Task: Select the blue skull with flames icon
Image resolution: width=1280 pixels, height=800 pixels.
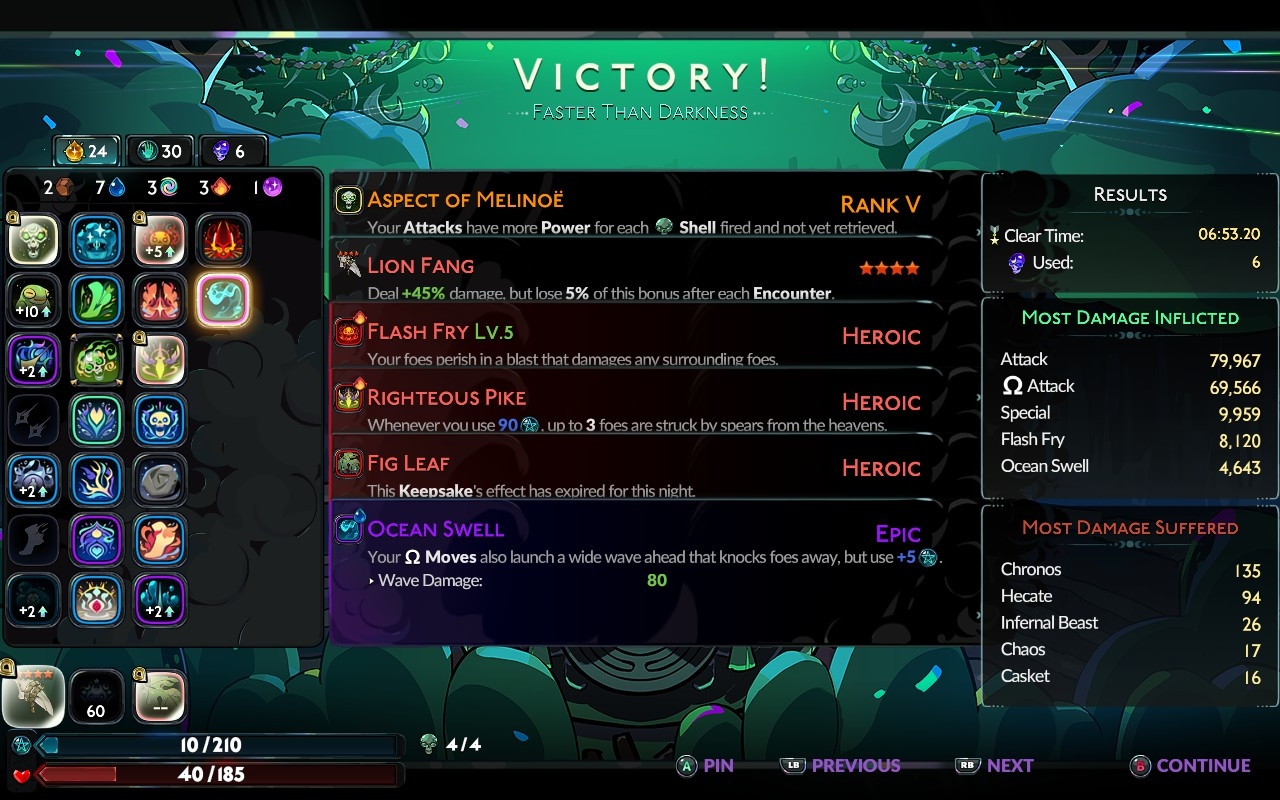Action: [160, 420]
